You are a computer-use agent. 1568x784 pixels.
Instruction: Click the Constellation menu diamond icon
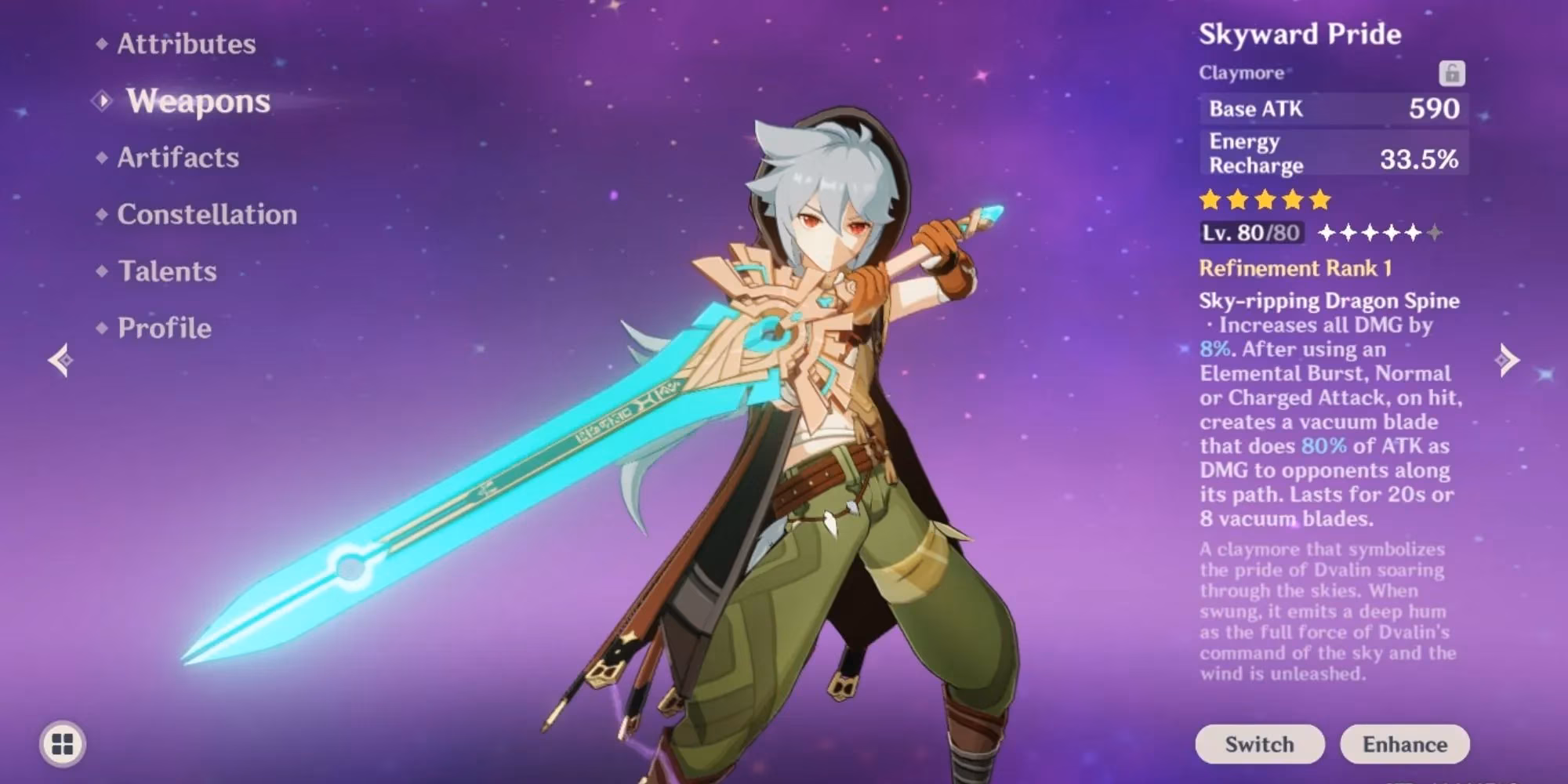[x=103, y=215]
